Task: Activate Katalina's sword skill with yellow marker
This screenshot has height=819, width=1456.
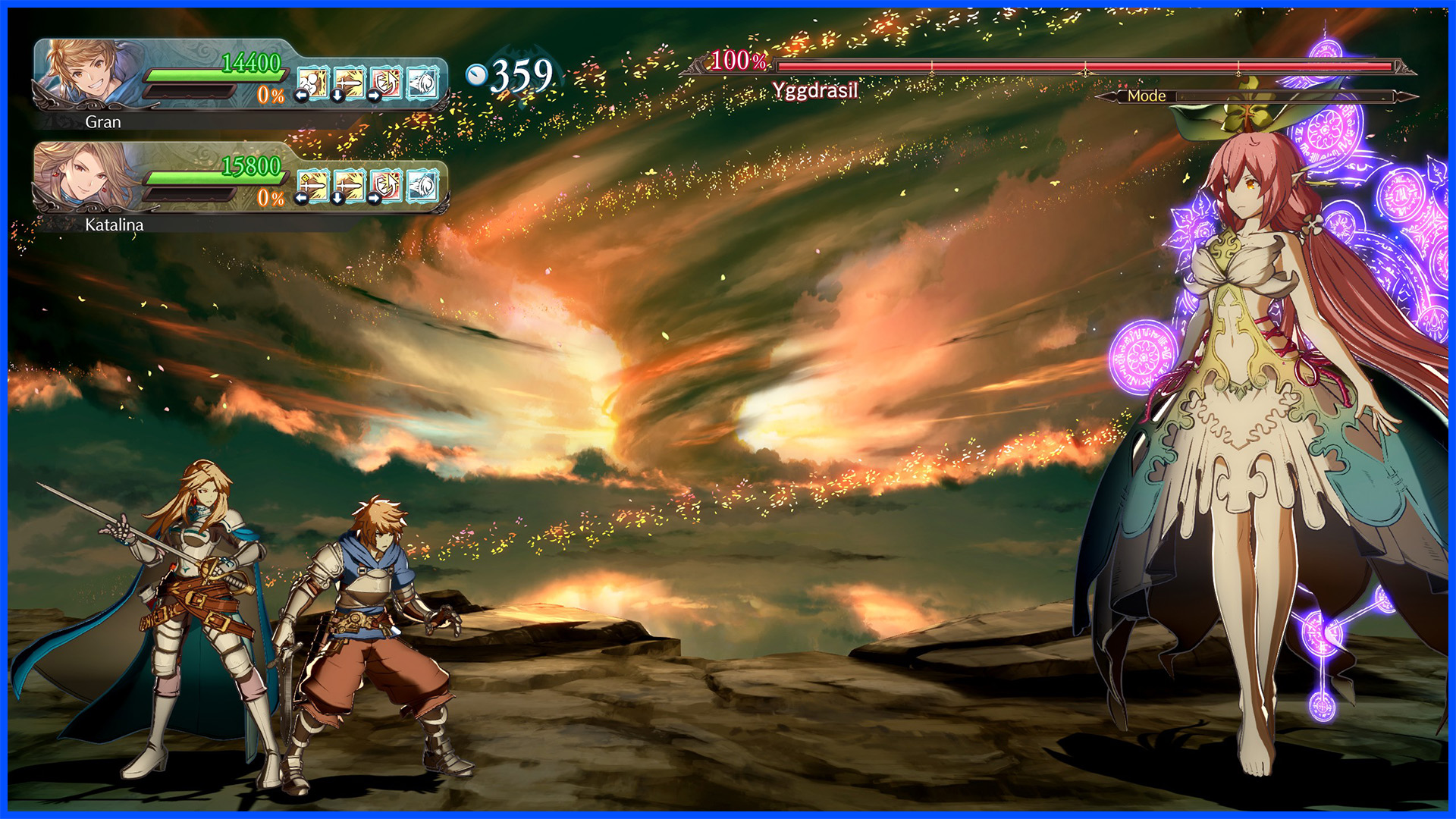Action: point(313,185)
